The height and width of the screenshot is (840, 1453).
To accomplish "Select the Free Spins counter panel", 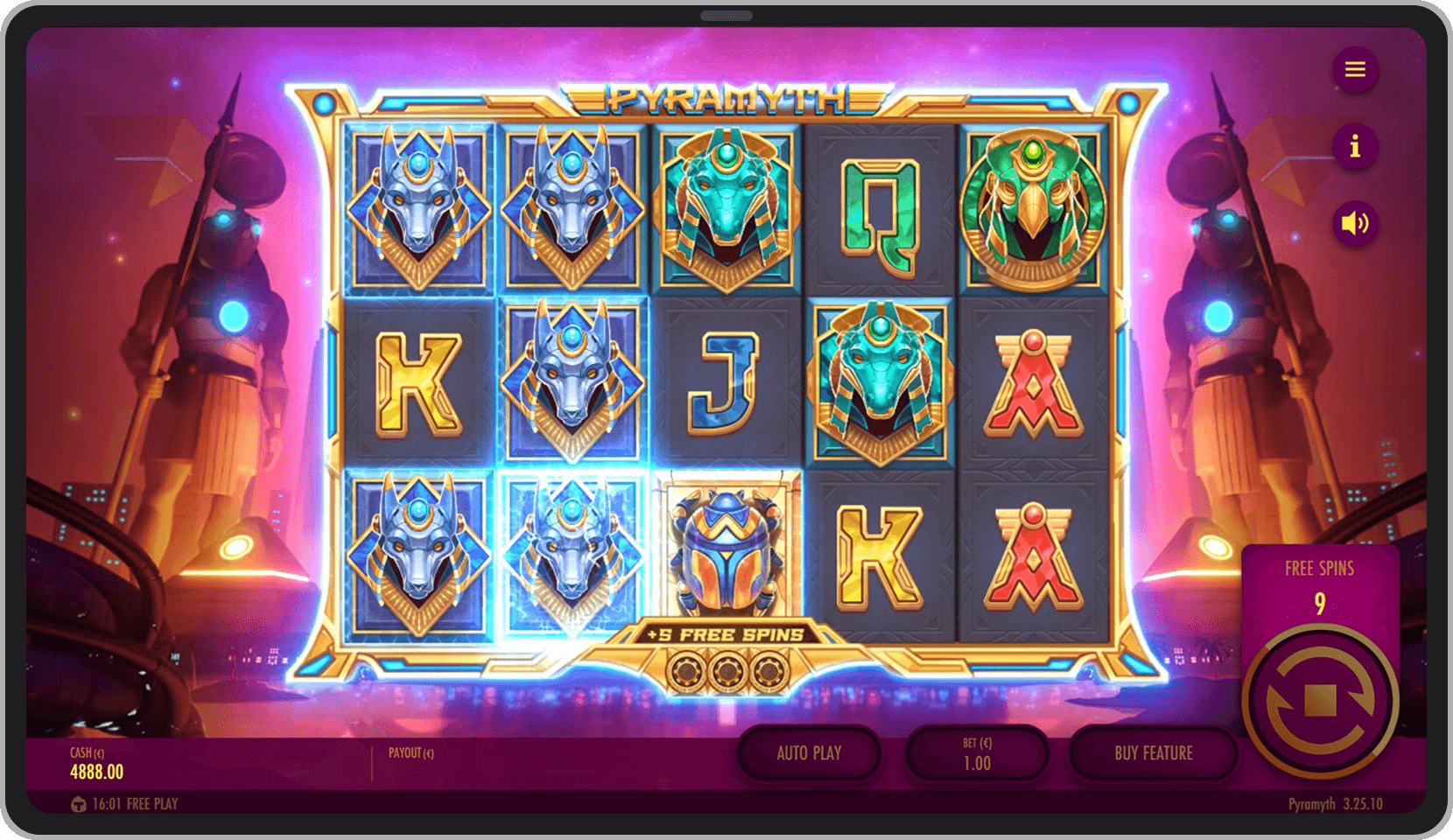I will (x=1322, y=586).
